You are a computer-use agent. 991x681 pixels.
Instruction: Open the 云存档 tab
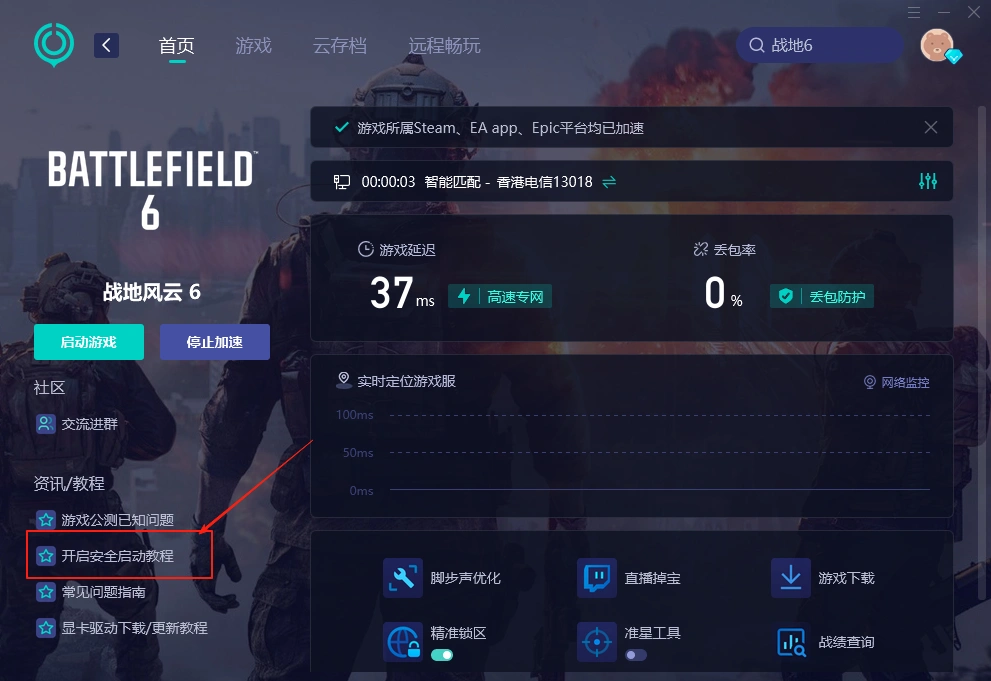pos(339,46)
